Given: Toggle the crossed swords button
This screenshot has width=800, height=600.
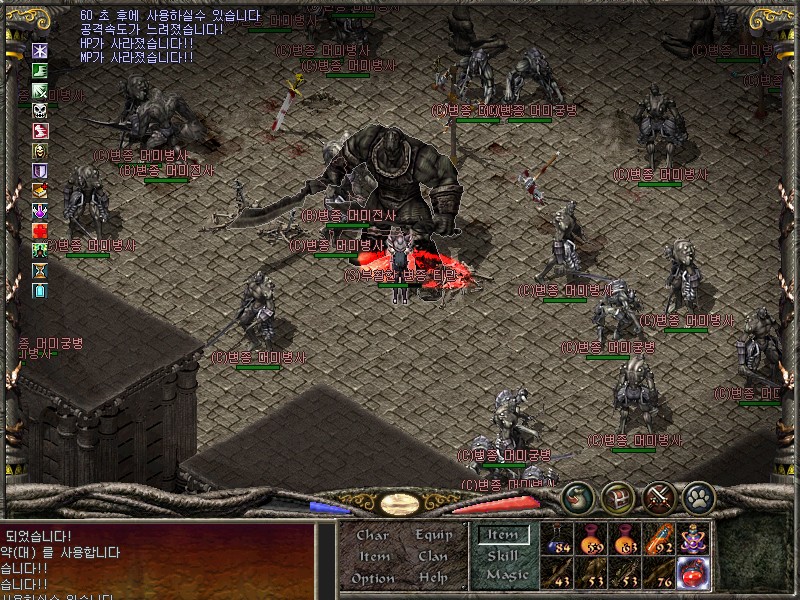Looking at the screenshot, I should [x=657, y=497].
